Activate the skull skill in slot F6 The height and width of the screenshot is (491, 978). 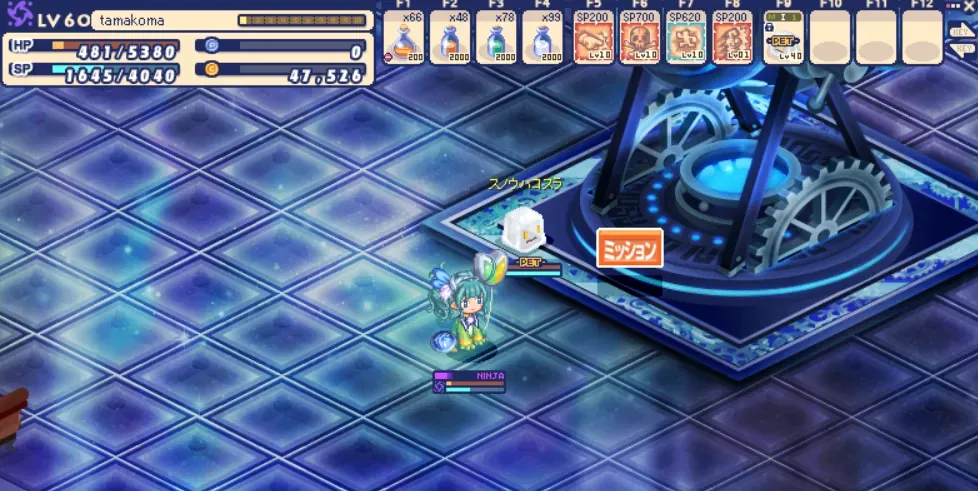pyautogui.click(x=639, y=40)
